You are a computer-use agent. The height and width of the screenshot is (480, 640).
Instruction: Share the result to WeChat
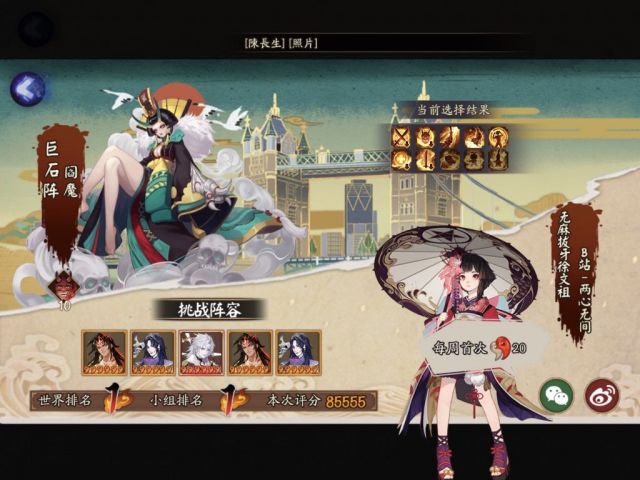(x=556, y=395)
